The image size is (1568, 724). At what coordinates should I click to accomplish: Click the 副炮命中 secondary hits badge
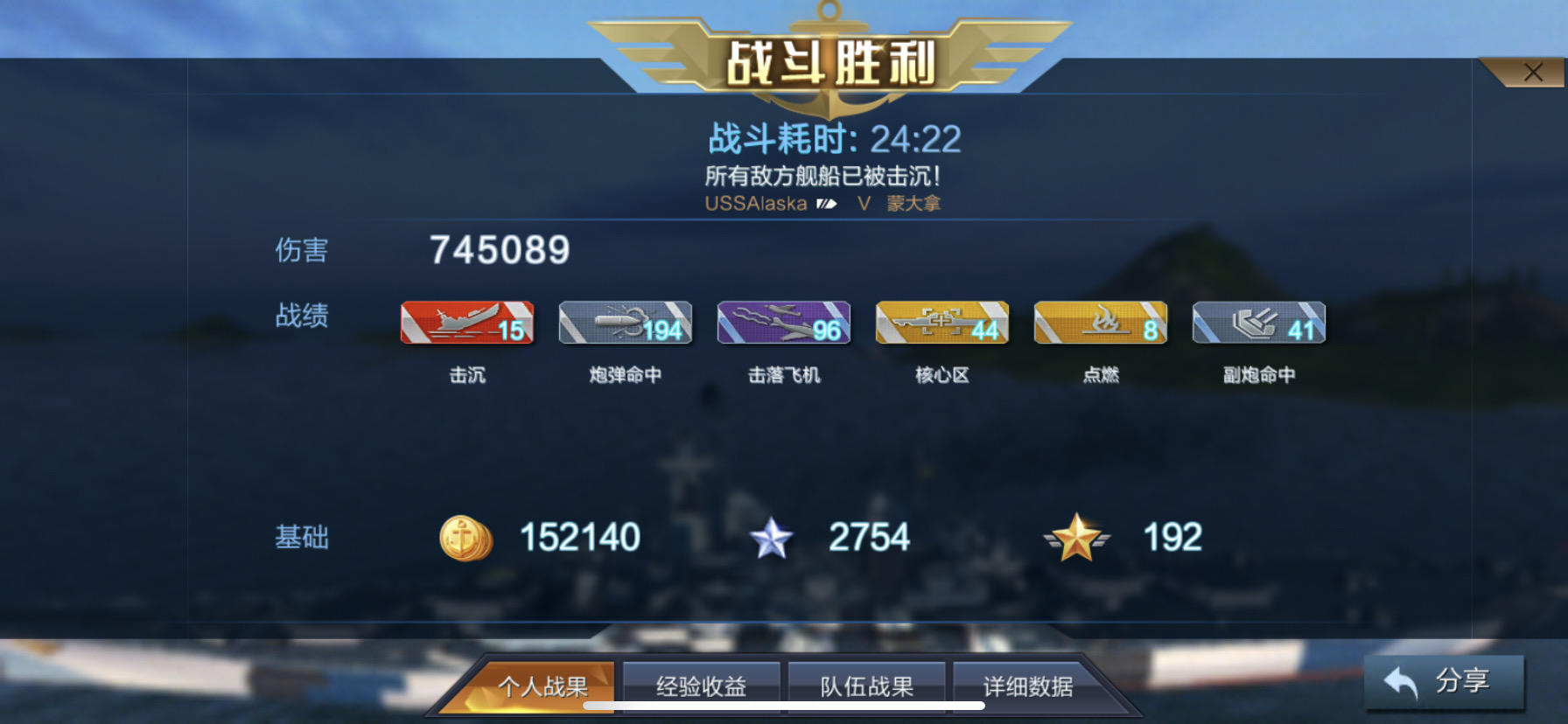[1258, 323]
